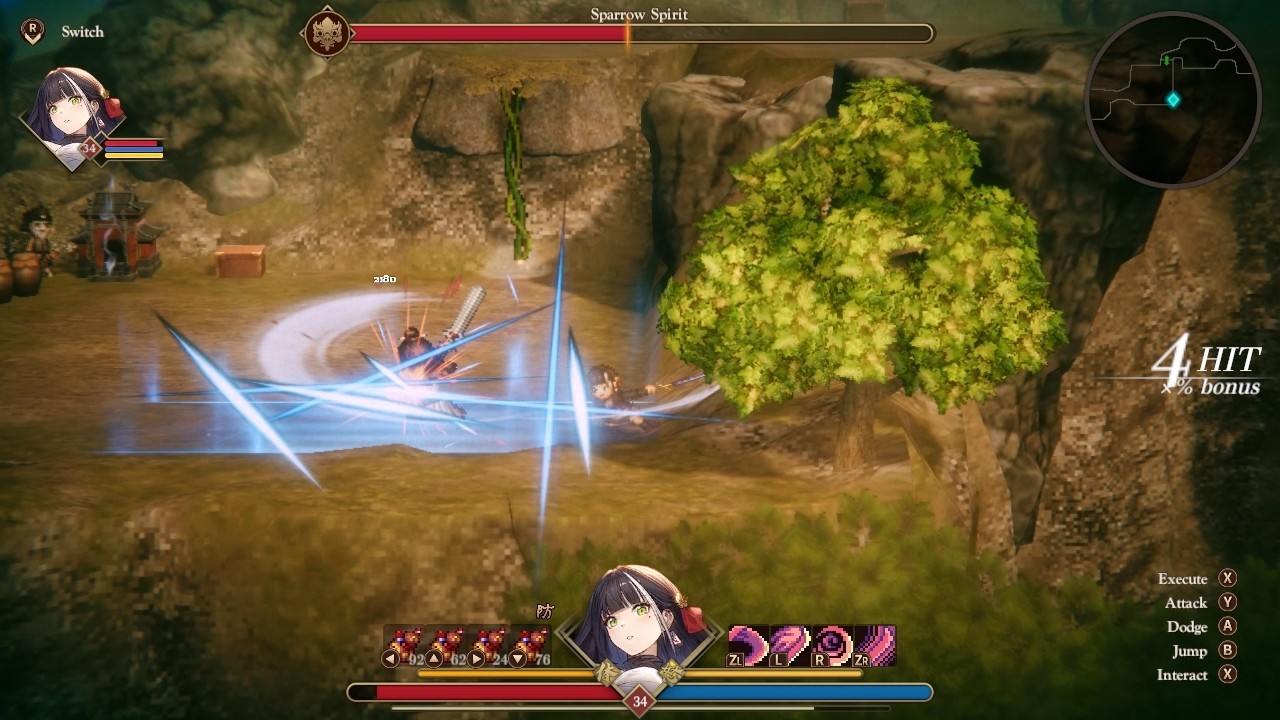Viewport: 1280px width, 720px height.
Task: Click the level 34 character portrait bottom center
Action: point(640,620)
